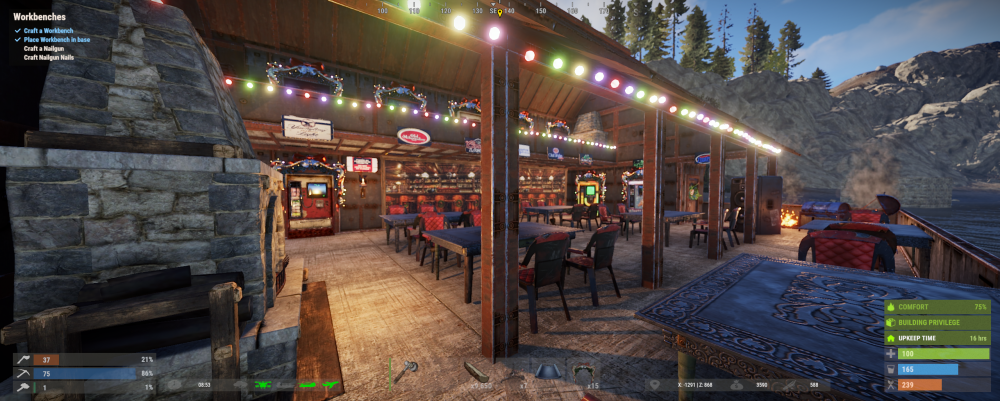The height and width of the screenshot is (401, 1000).
Task: Choose the blue bucket-shaped hotbar item
Action: 546,371
